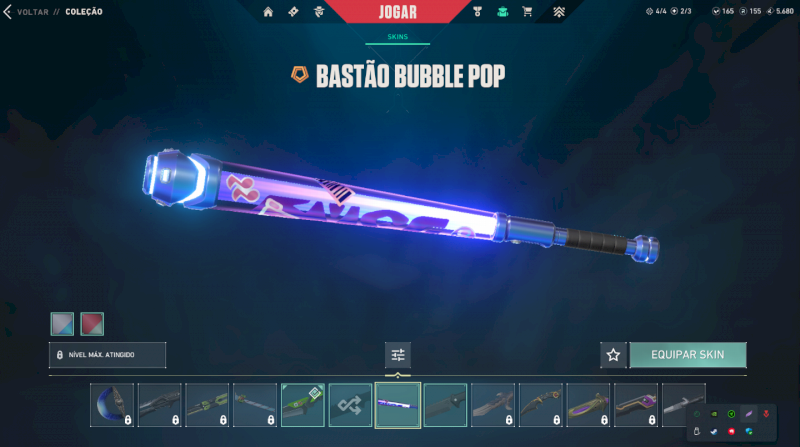Viewport: 800px width, 447px height.
Task: Select the locked blue curved blade thumbnail
Action: (x=111, y=405)
